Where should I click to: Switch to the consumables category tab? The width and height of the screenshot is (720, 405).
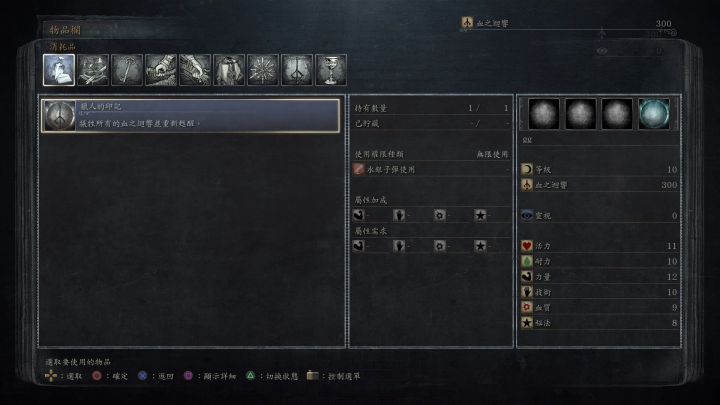pyautogui.click(x=59, y=69)
